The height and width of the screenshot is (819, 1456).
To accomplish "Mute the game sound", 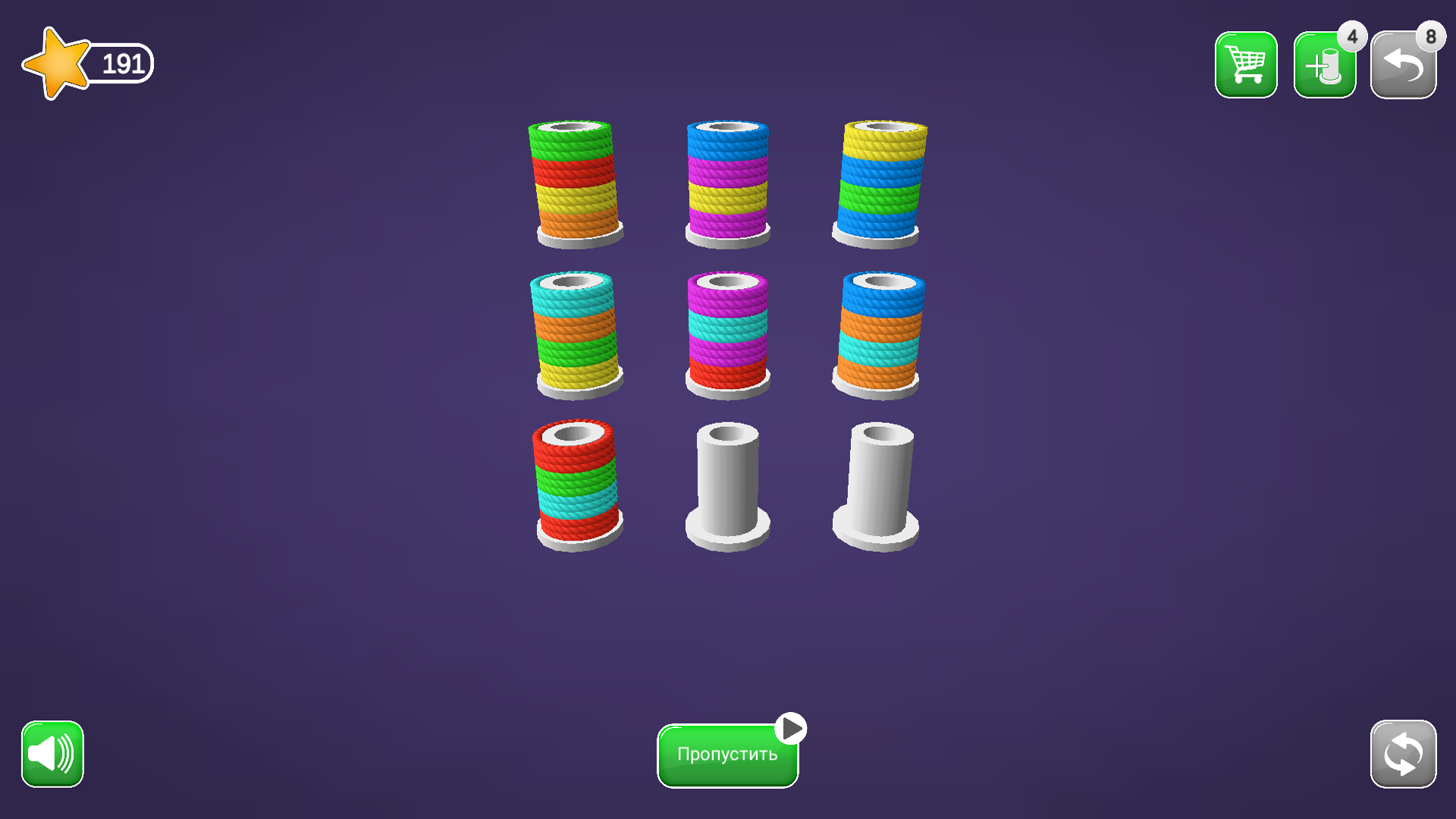I will 51,754.
